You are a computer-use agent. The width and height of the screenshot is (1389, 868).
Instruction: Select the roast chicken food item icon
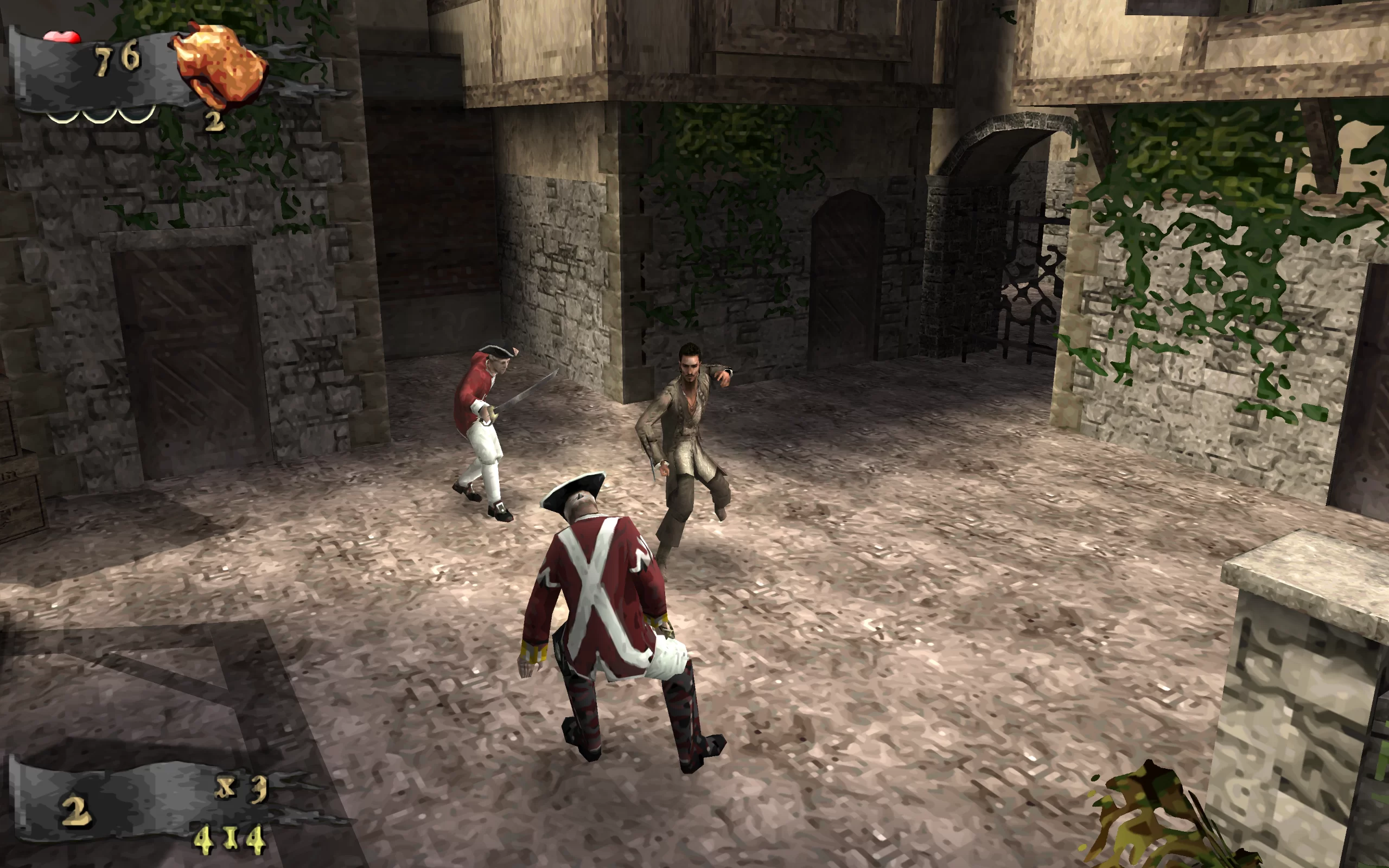[220, 65]
